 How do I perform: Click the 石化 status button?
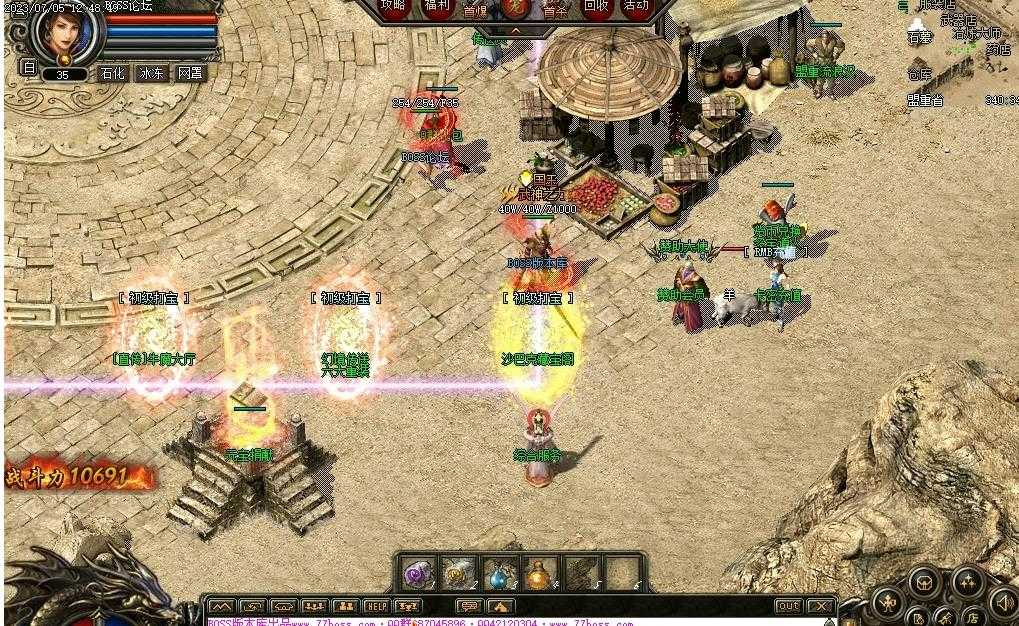[x=112, y=73]
